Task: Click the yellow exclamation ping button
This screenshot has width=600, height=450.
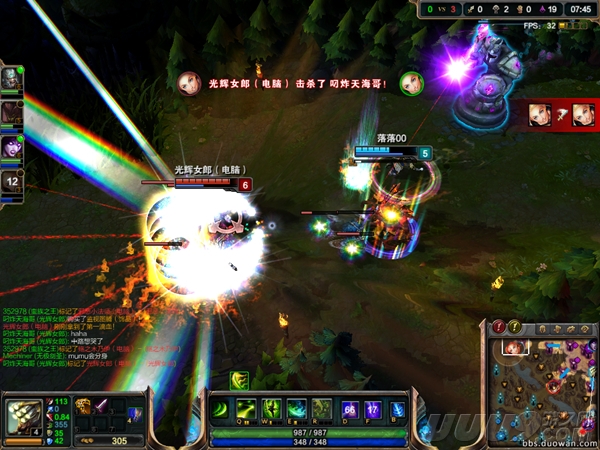Action: (x=514, y=327)
